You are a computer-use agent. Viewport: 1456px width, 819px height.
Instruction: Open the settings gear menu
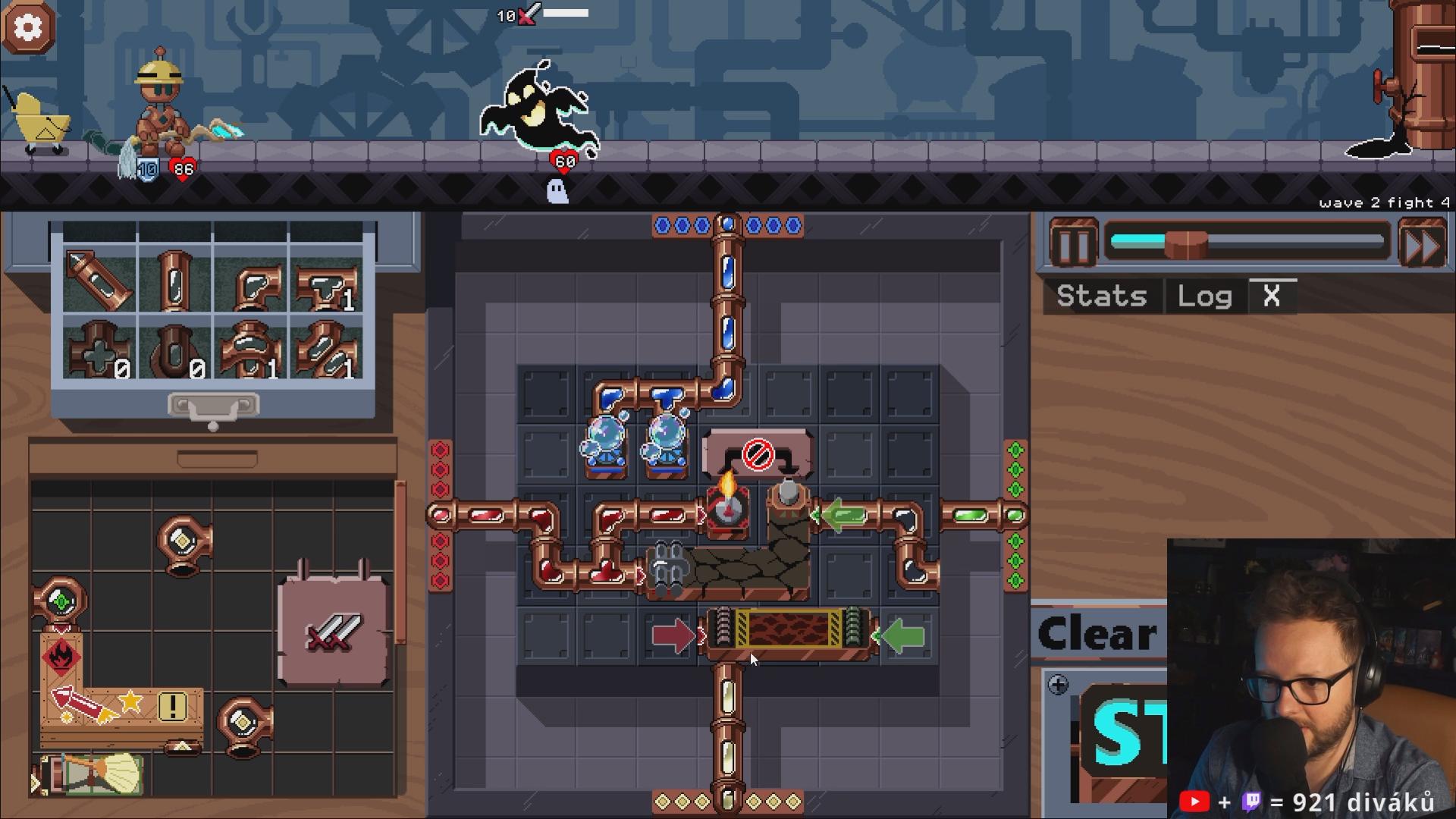pos(29,27)
